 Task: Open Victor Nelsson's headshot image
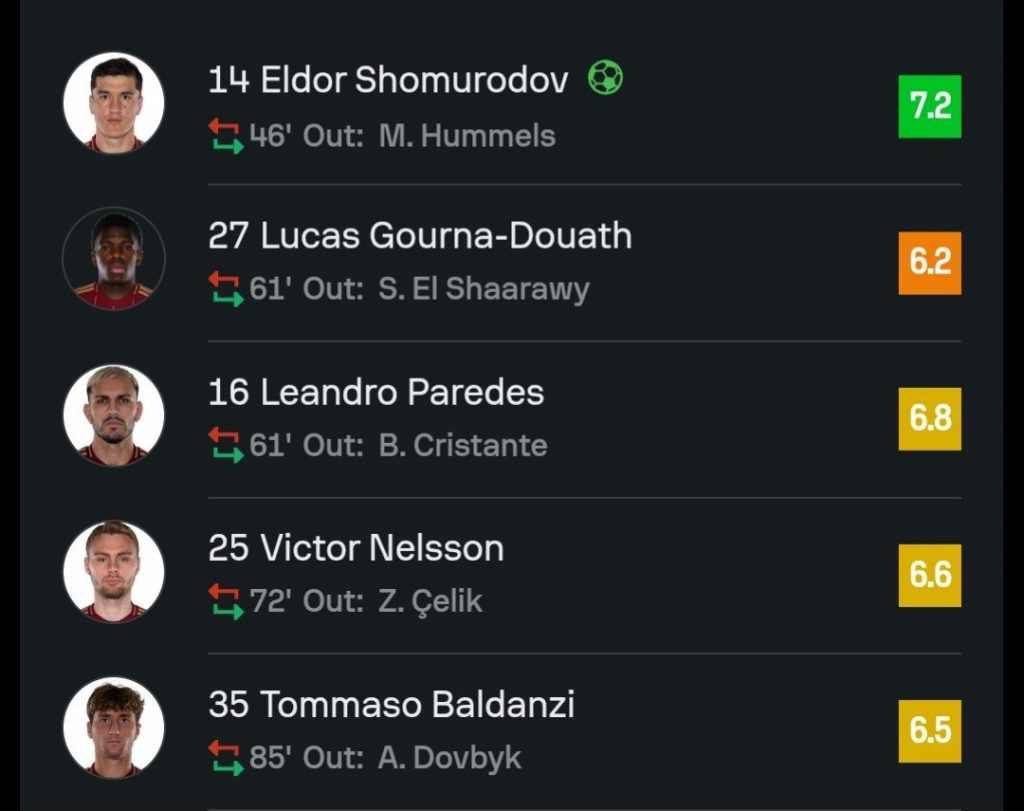pyautogui.click(x=113, y=572)
